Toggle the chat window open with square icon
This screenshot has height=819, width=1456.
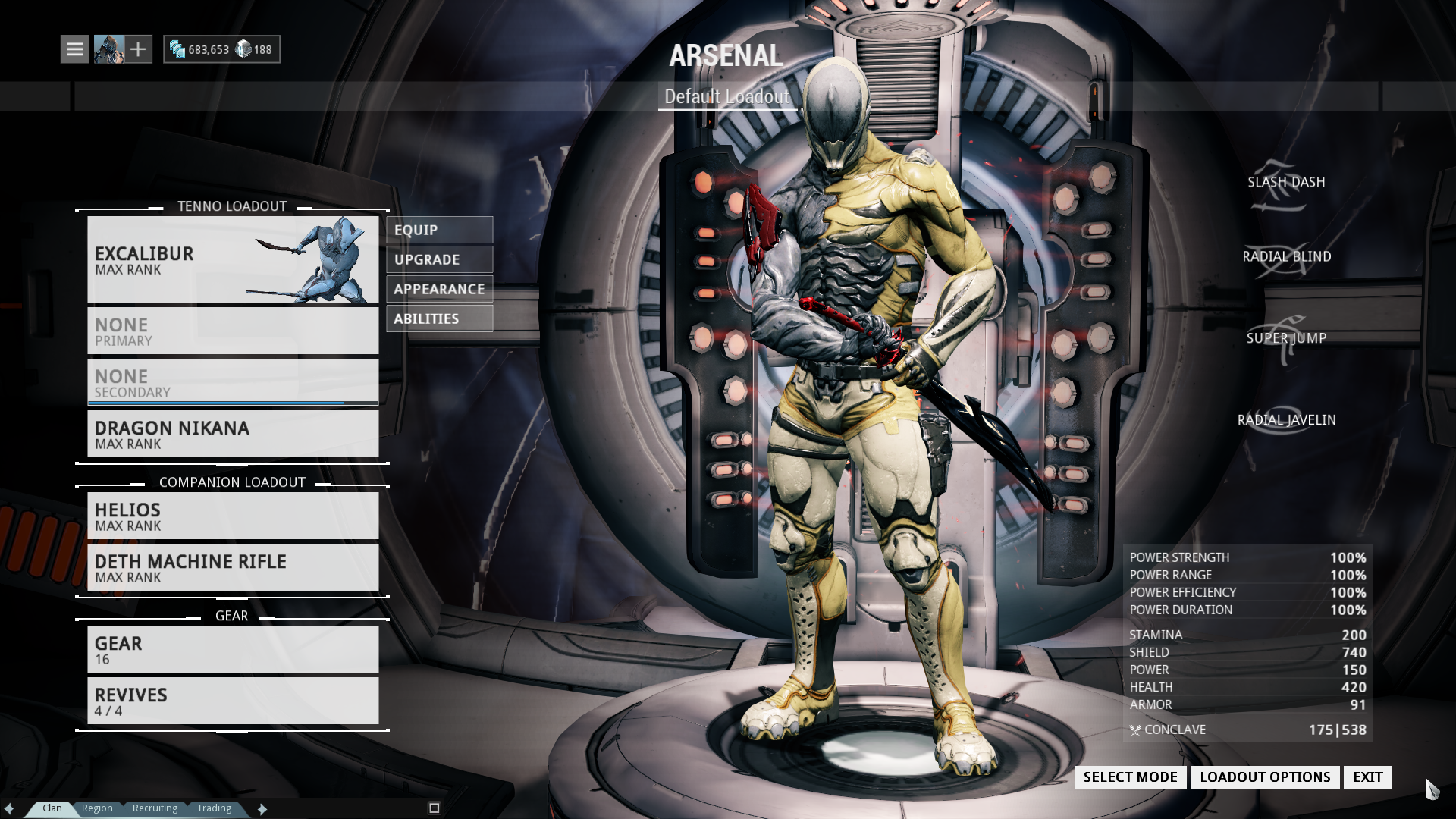point(435,808)
